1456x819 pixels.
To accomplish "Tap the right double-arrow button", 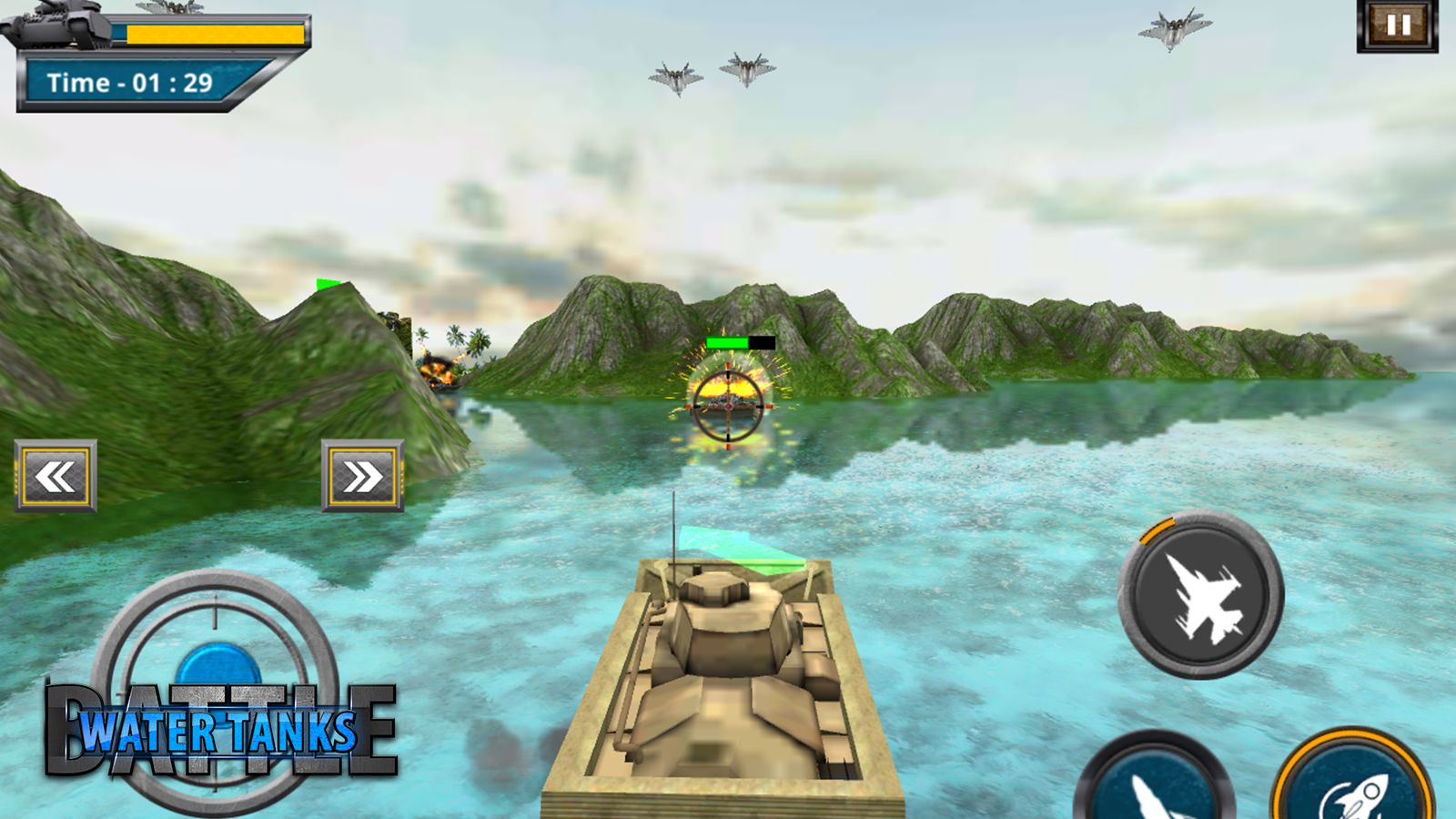I will coord(362,476).
